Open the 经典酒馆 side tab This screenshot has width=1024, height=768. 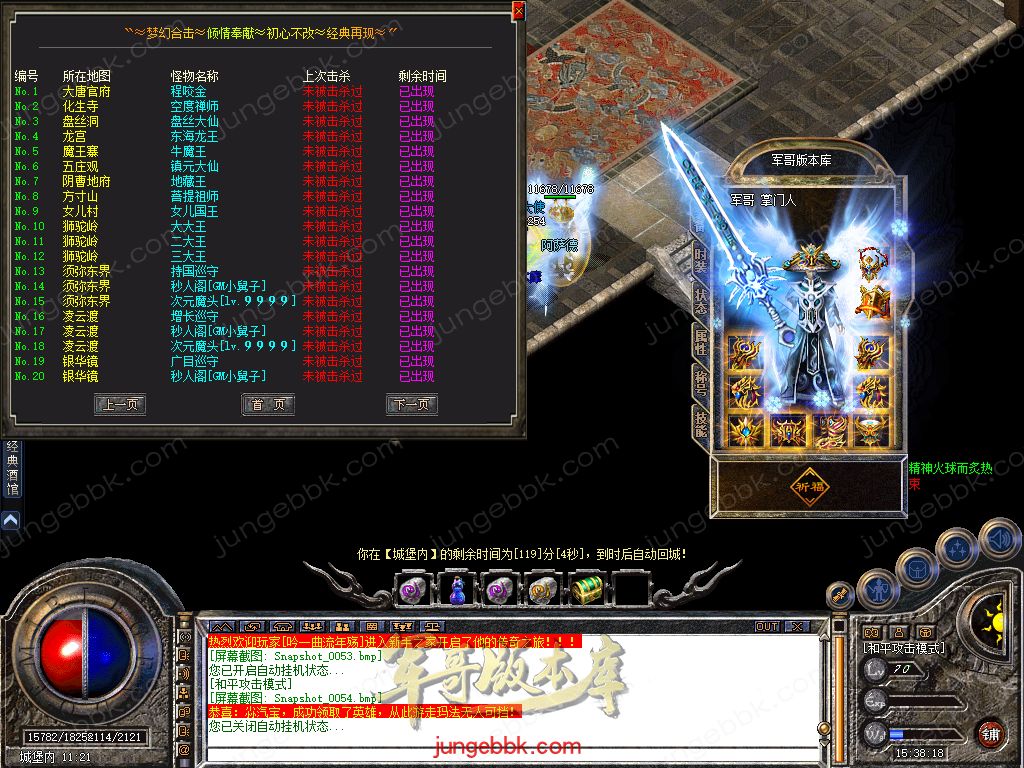pyautogui.click(x=12, y=468)
